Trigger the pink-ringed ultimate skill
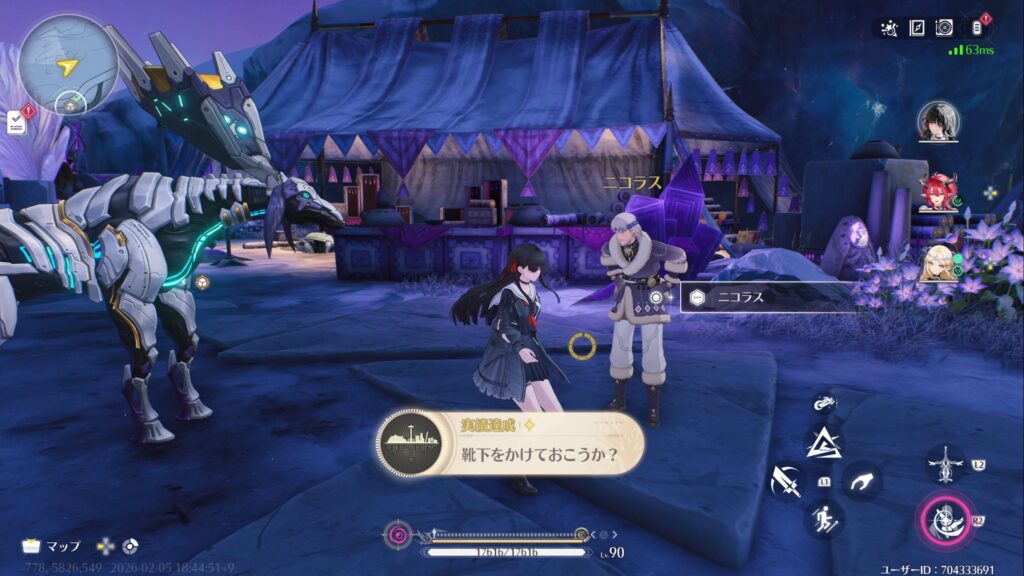This screenshot has height=576, width=1024. coord(944,520)
